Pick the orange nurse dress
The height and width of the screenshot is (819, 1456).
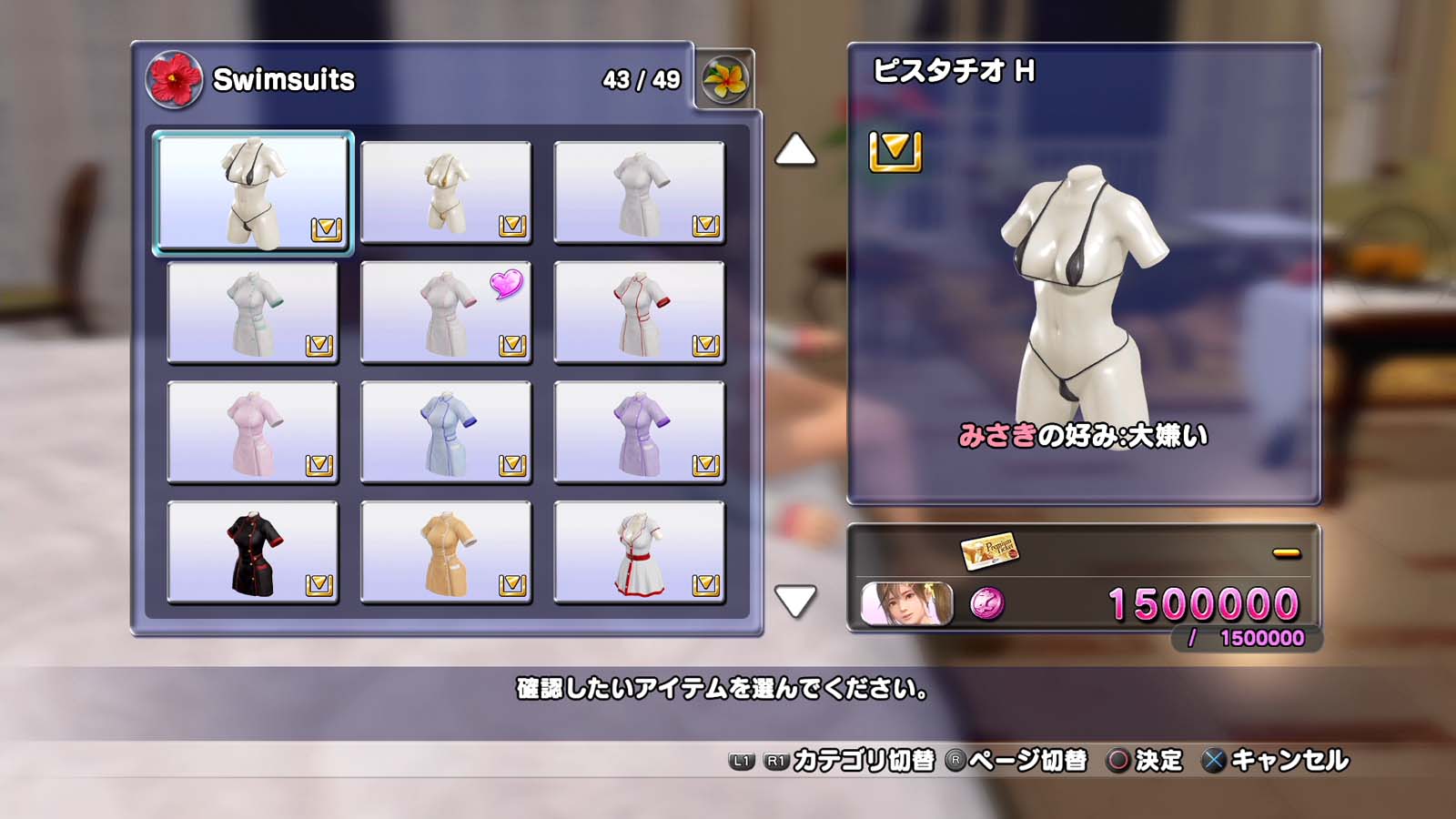(446, 552)
